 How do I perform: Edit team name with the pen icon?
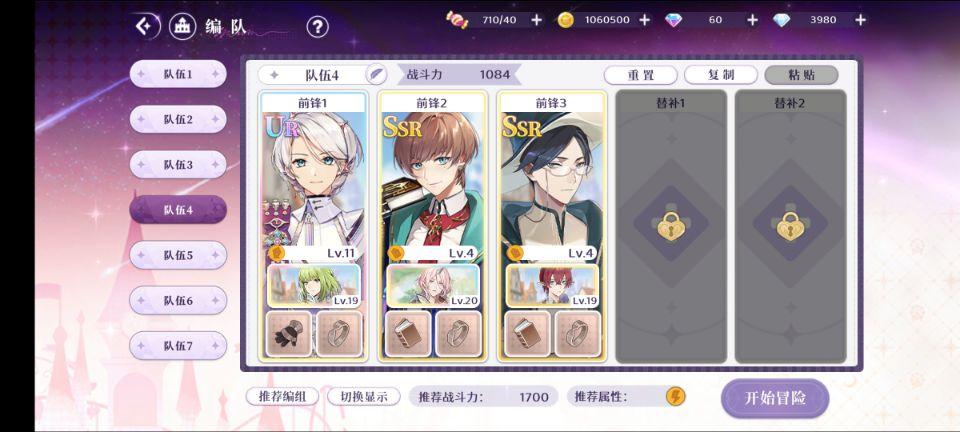376,74
